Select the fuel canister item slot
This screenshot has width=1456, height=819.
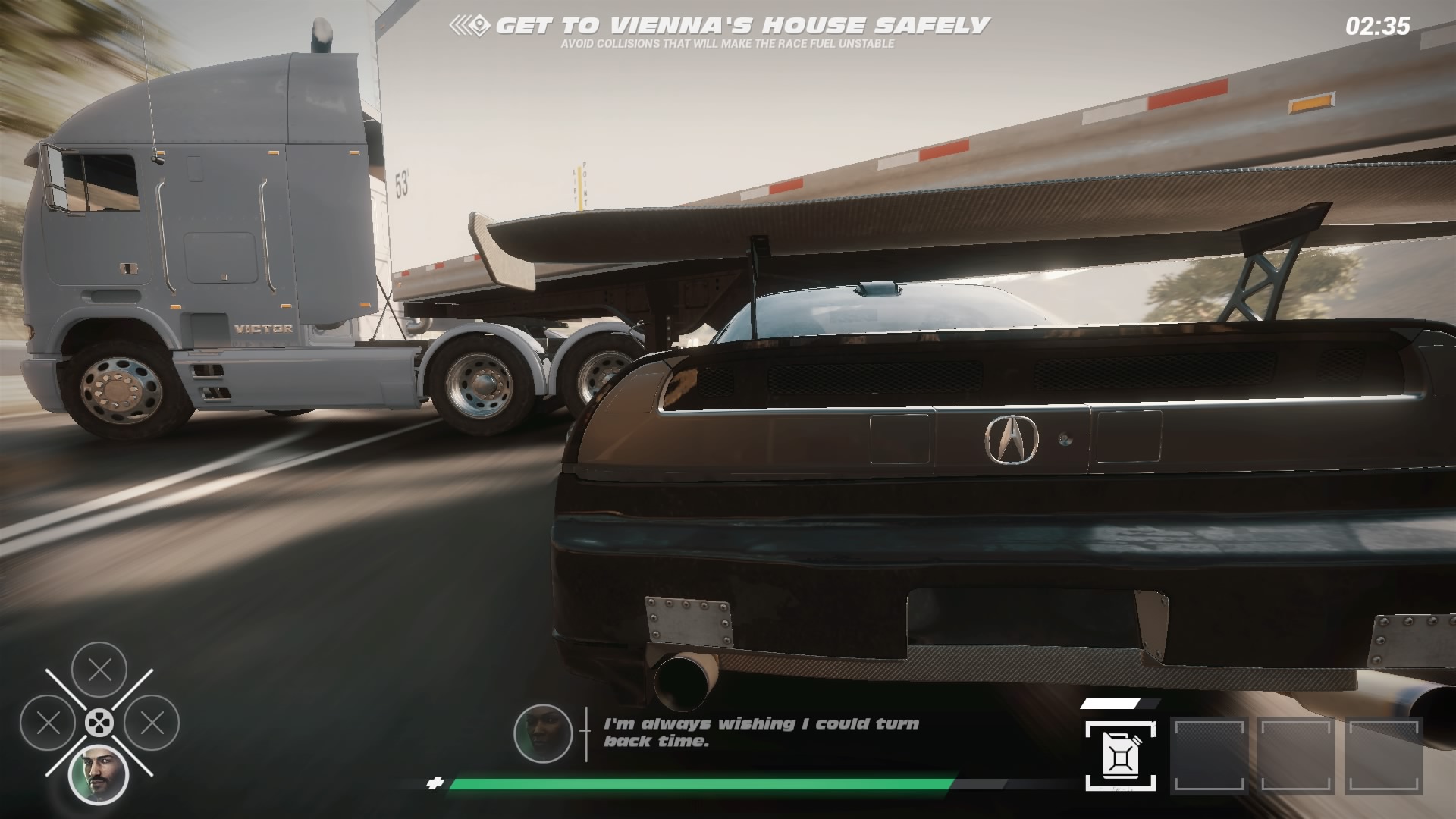[x=1120, y=755]
